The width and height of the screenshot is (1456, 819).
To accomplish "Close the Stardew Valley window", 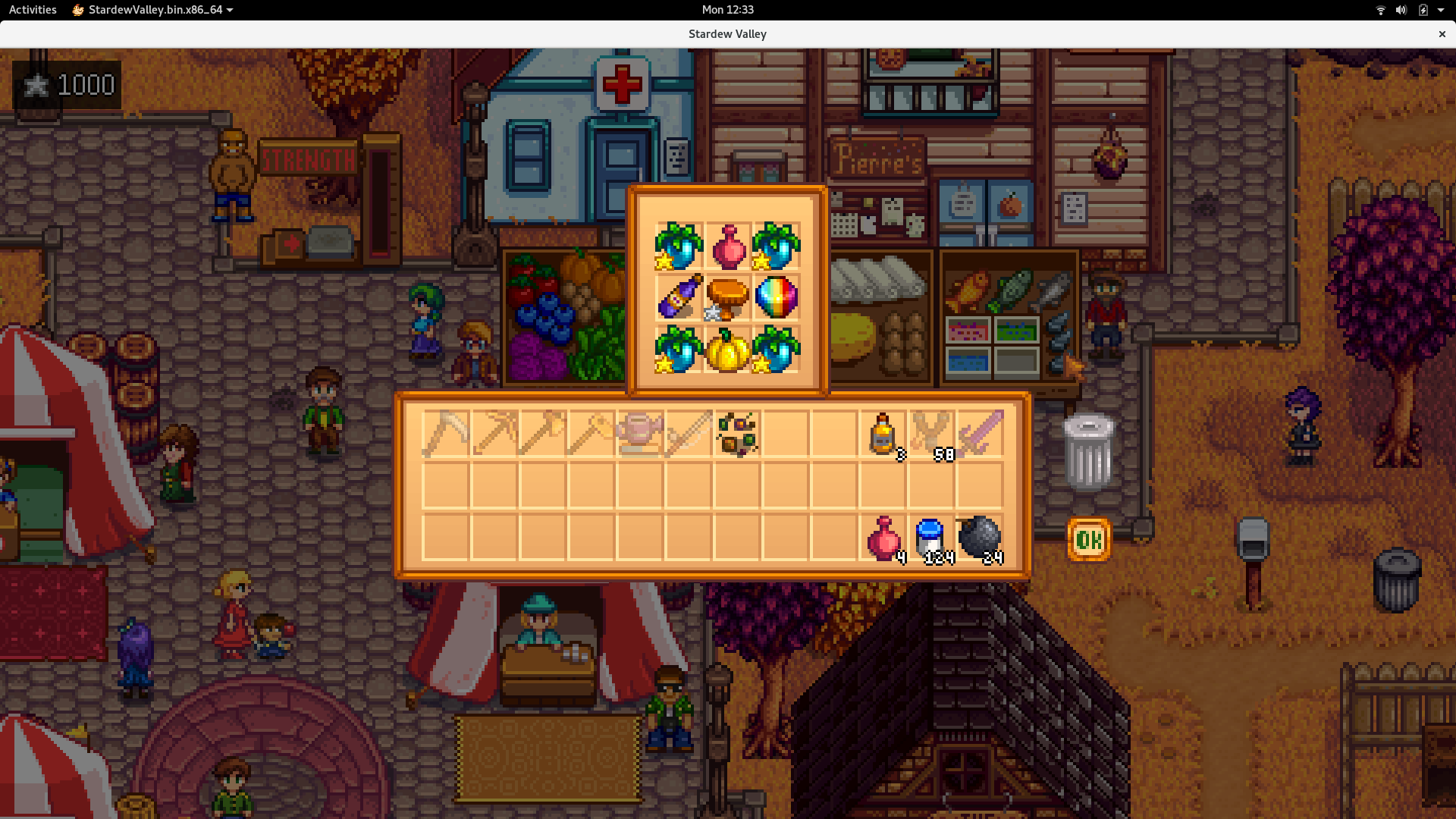I will [1442, 34].
